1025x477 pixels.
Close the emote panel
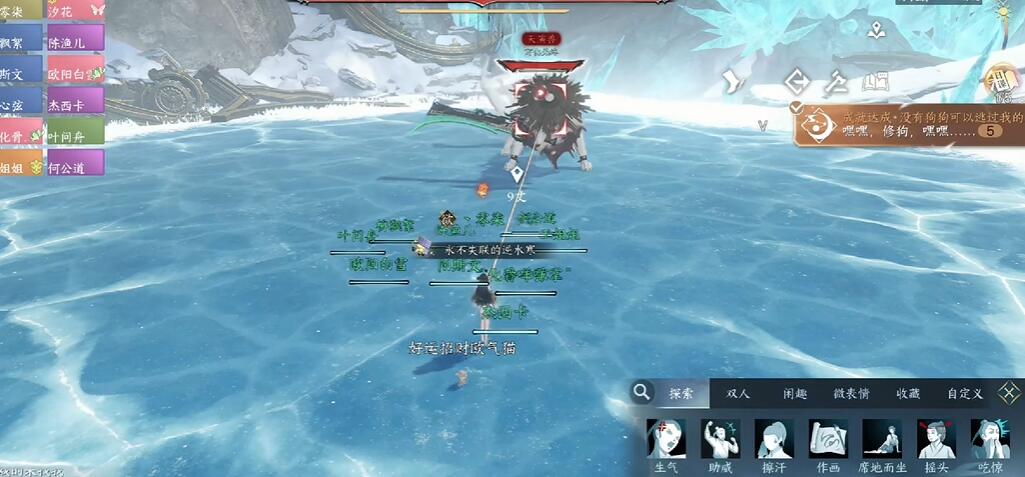coord(1011,393)
